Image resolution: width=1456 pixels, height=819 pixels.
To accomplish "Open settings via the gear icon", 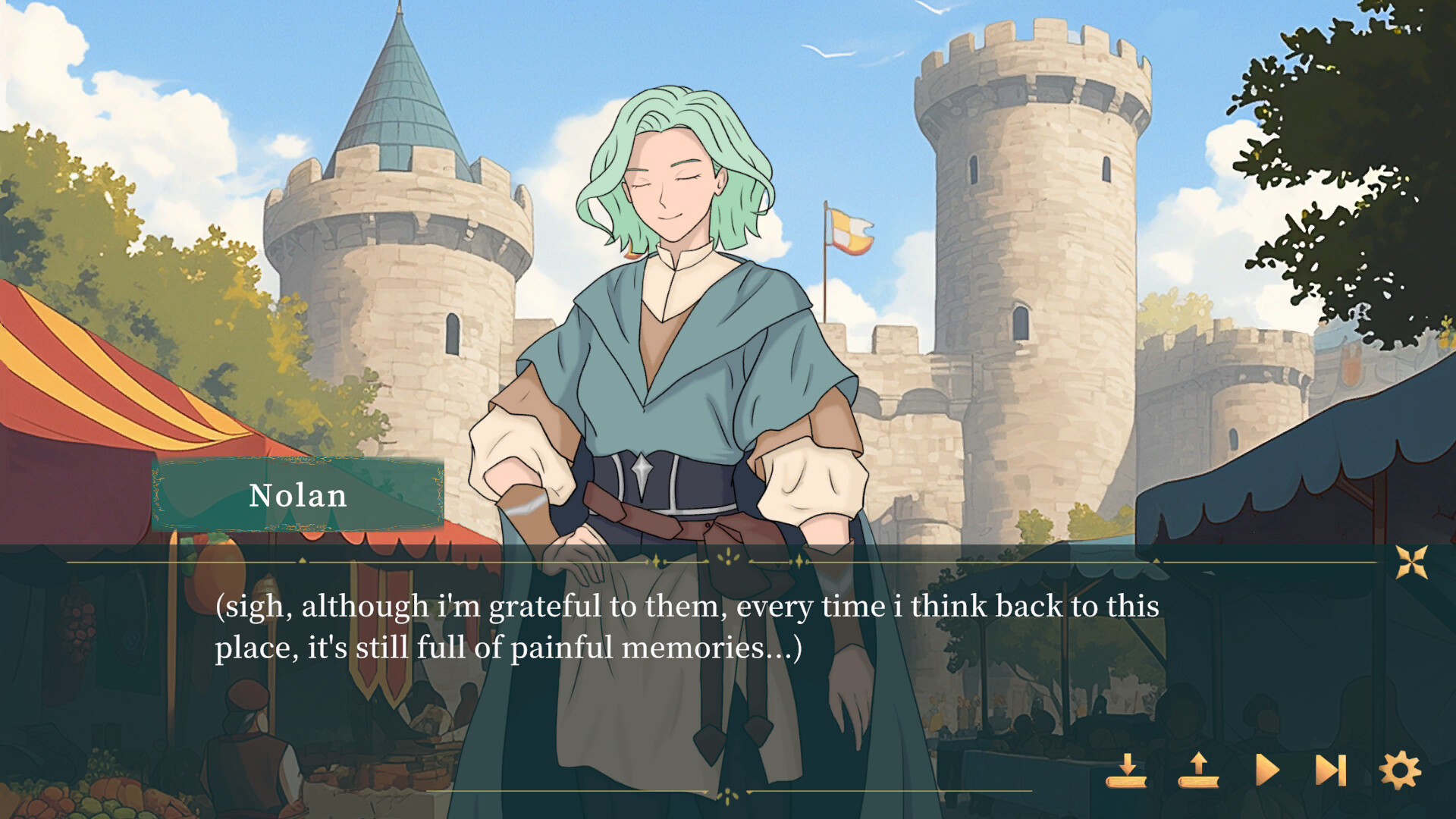I will coord(1399,767).
